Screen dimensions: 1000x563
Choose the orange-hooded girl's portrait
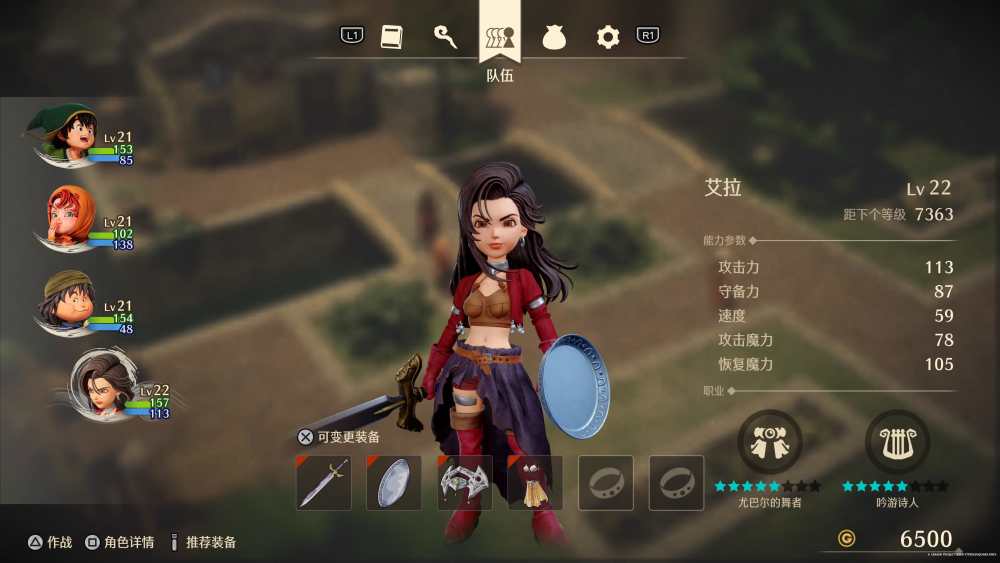[x=69, y=219]
